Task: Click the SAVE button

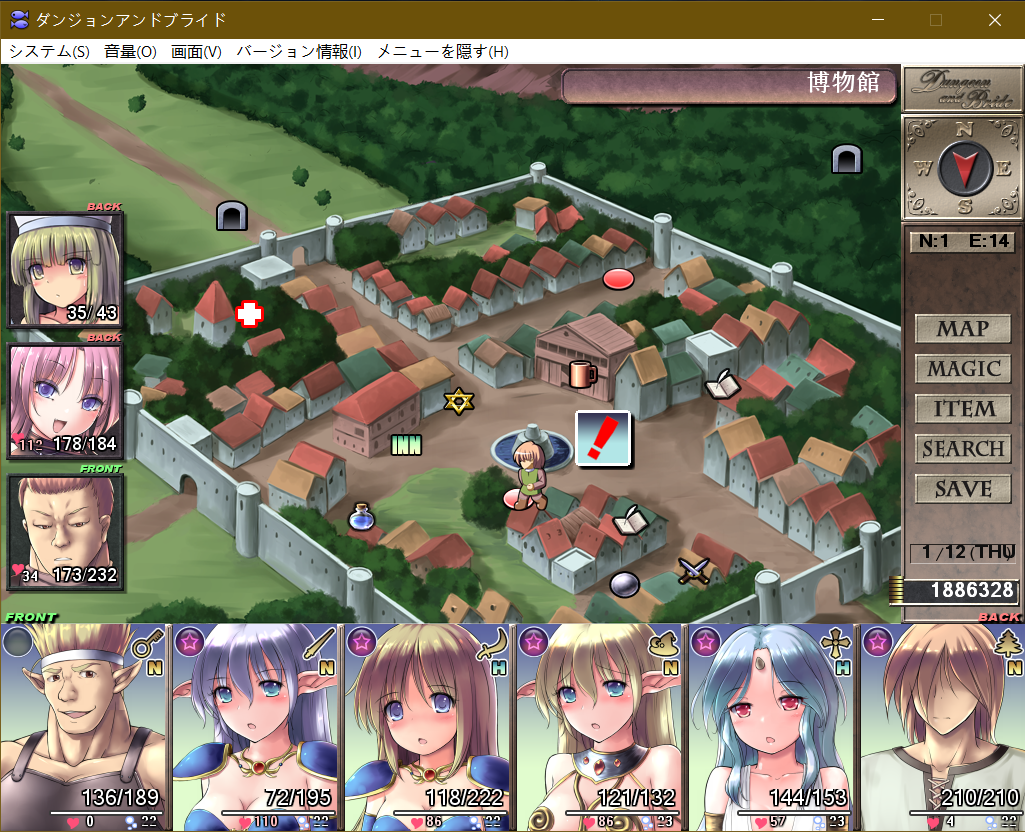Action: tap(962, 489)
